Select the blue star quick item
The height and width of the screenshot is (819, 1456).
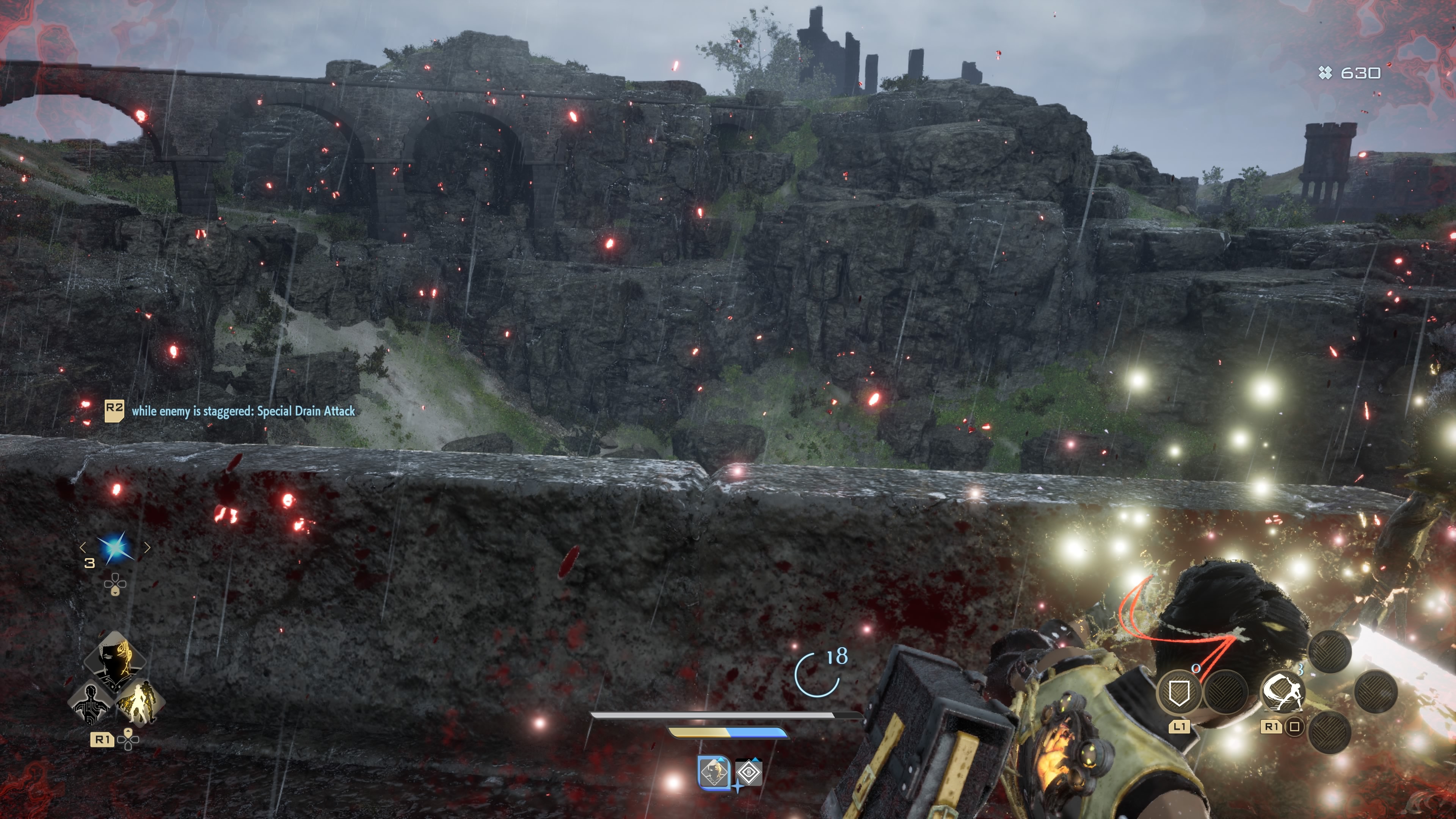pos(115,548)
